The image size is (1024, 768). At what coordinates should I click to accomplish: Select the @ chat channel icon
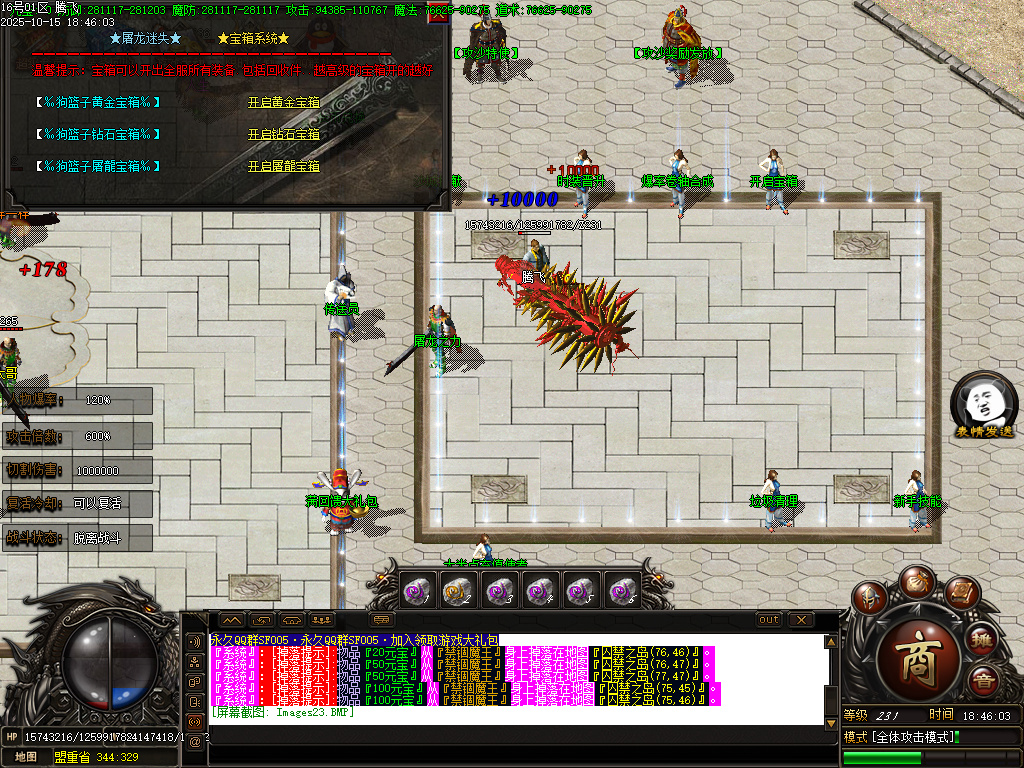194,741
